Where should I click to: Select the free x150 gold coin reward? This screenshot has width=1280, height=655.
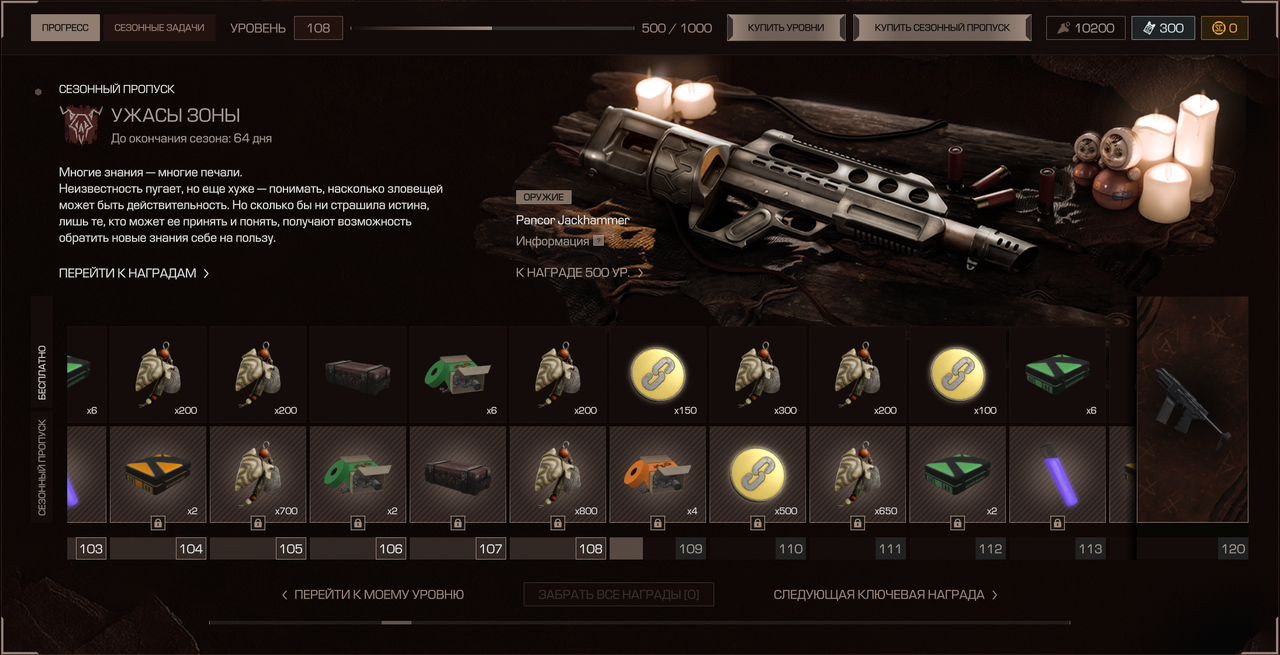658,375
